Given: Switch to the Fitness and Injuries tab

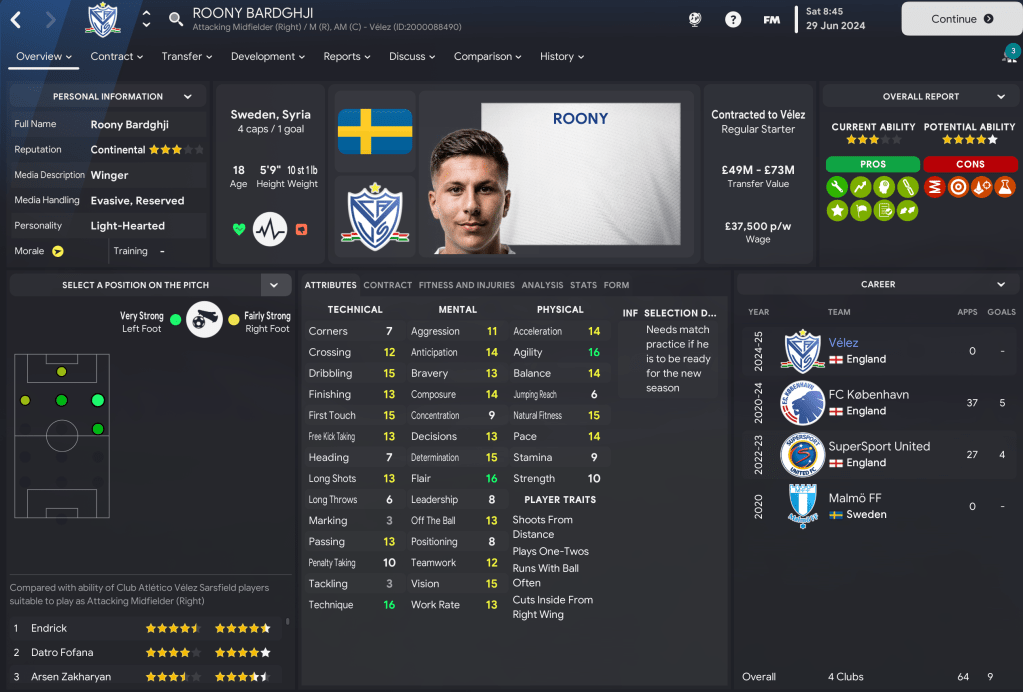Looking at the screenshot, I should [x=466, y=285].
